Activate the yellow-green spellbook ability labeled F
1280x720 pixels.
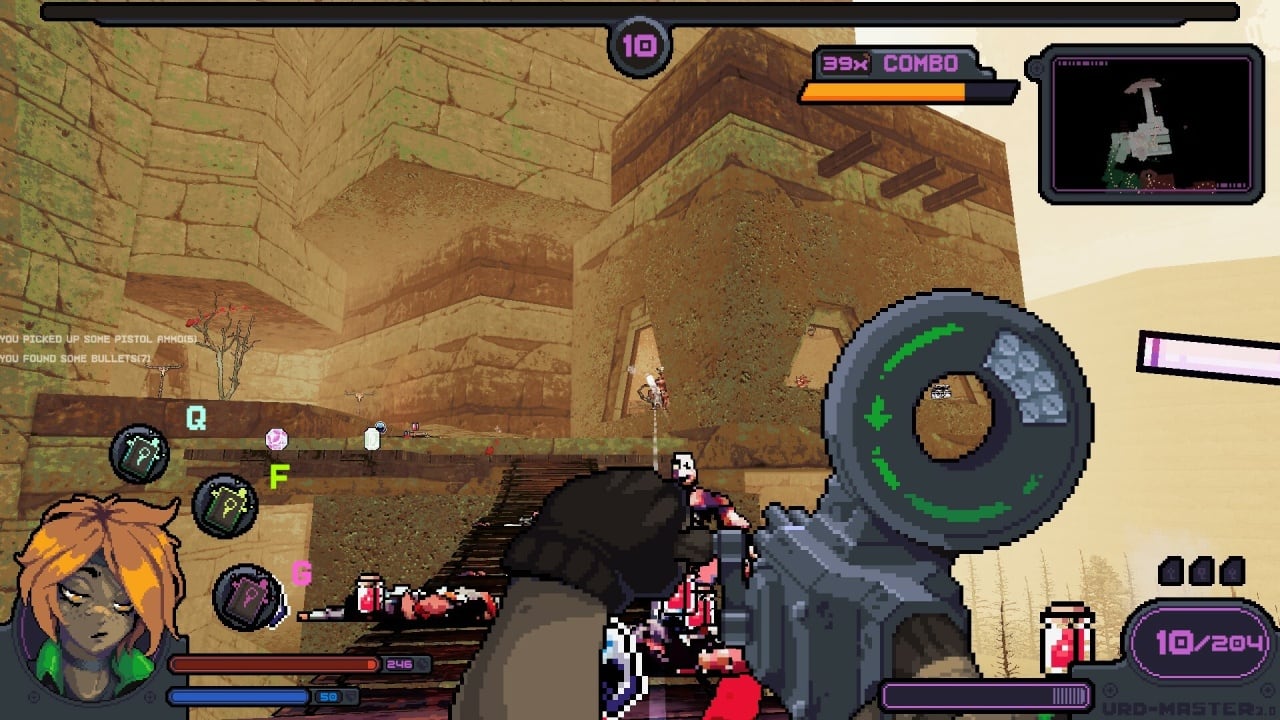pyautogui.click(x=225, y=504)
